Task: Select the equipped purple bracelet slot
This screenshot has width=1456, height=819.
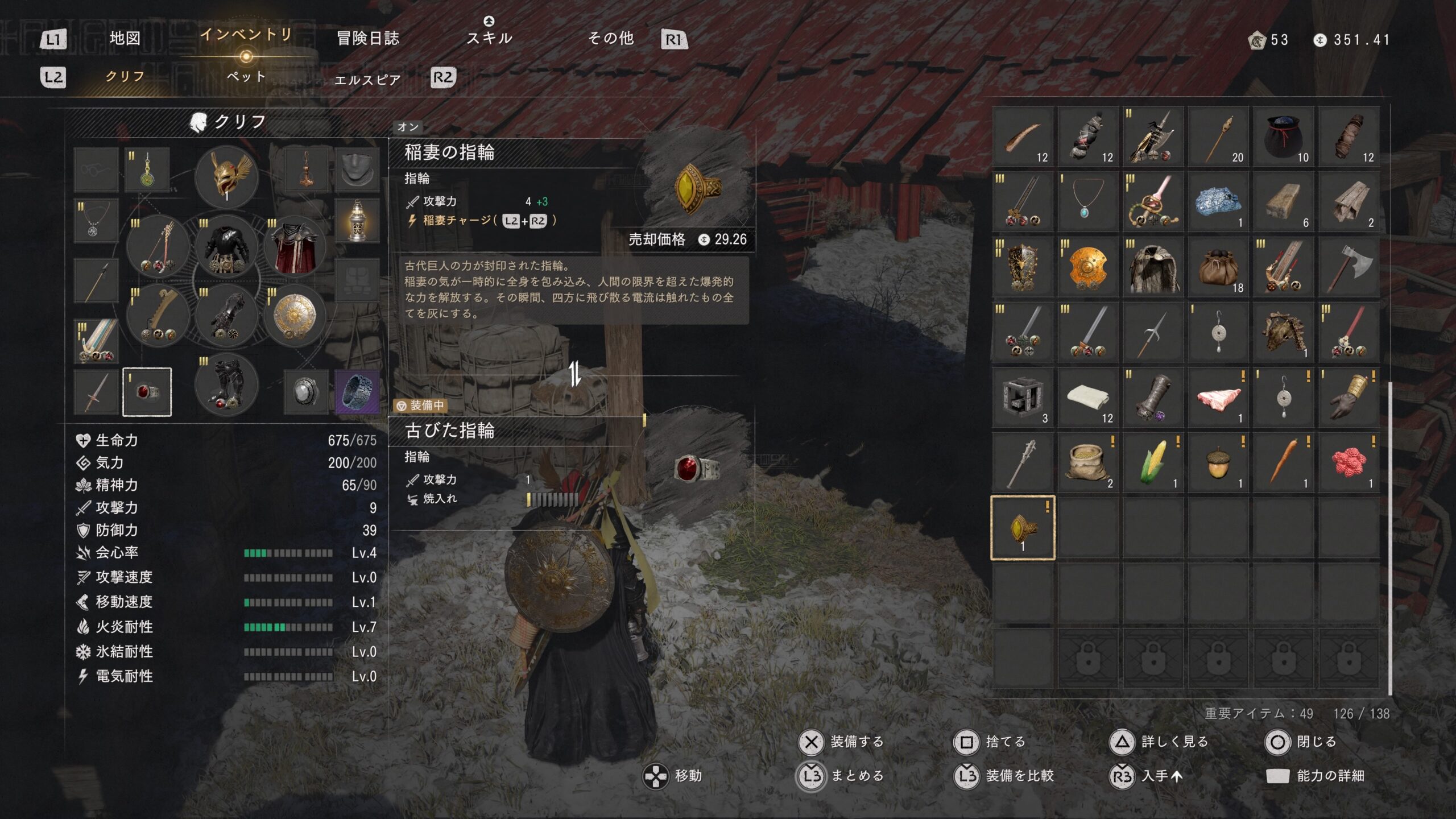Action: [x=357, y=392]
